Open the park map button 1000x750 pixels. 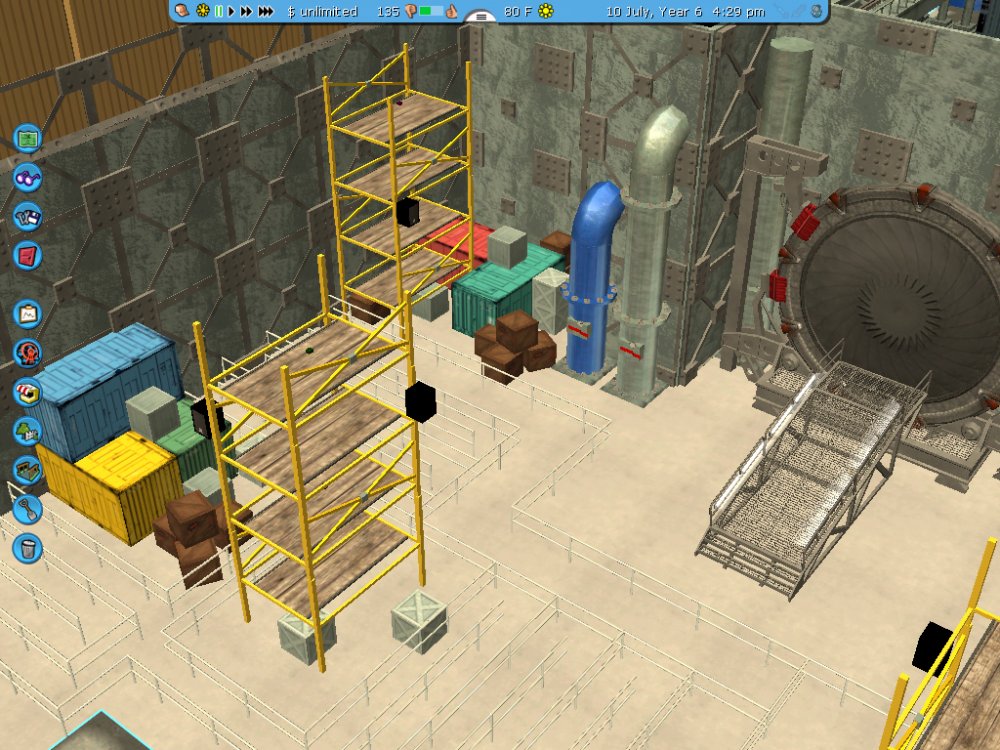(x=27, y=135)
